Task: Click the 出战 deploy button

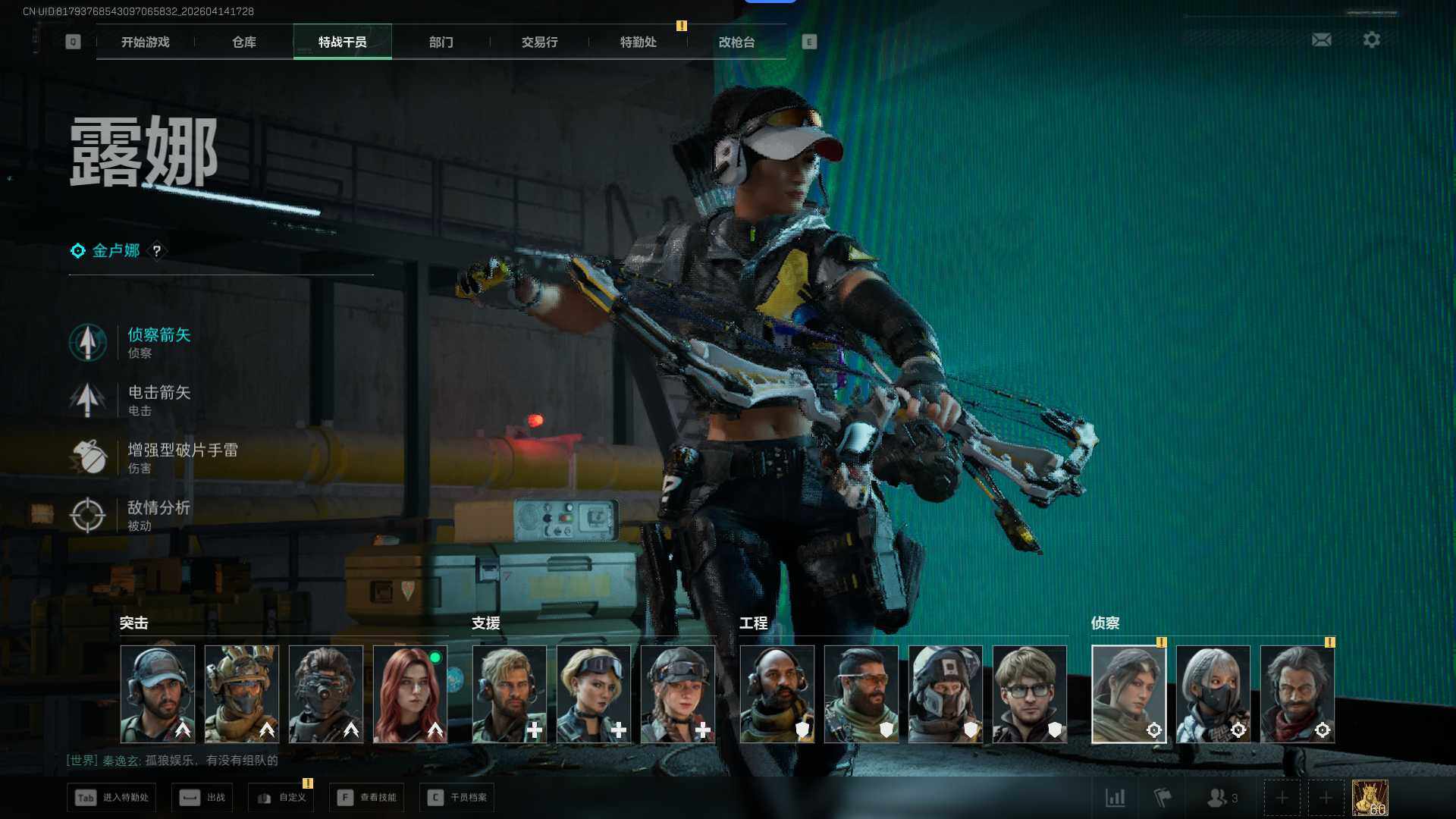Action: [x=202, y=798]
